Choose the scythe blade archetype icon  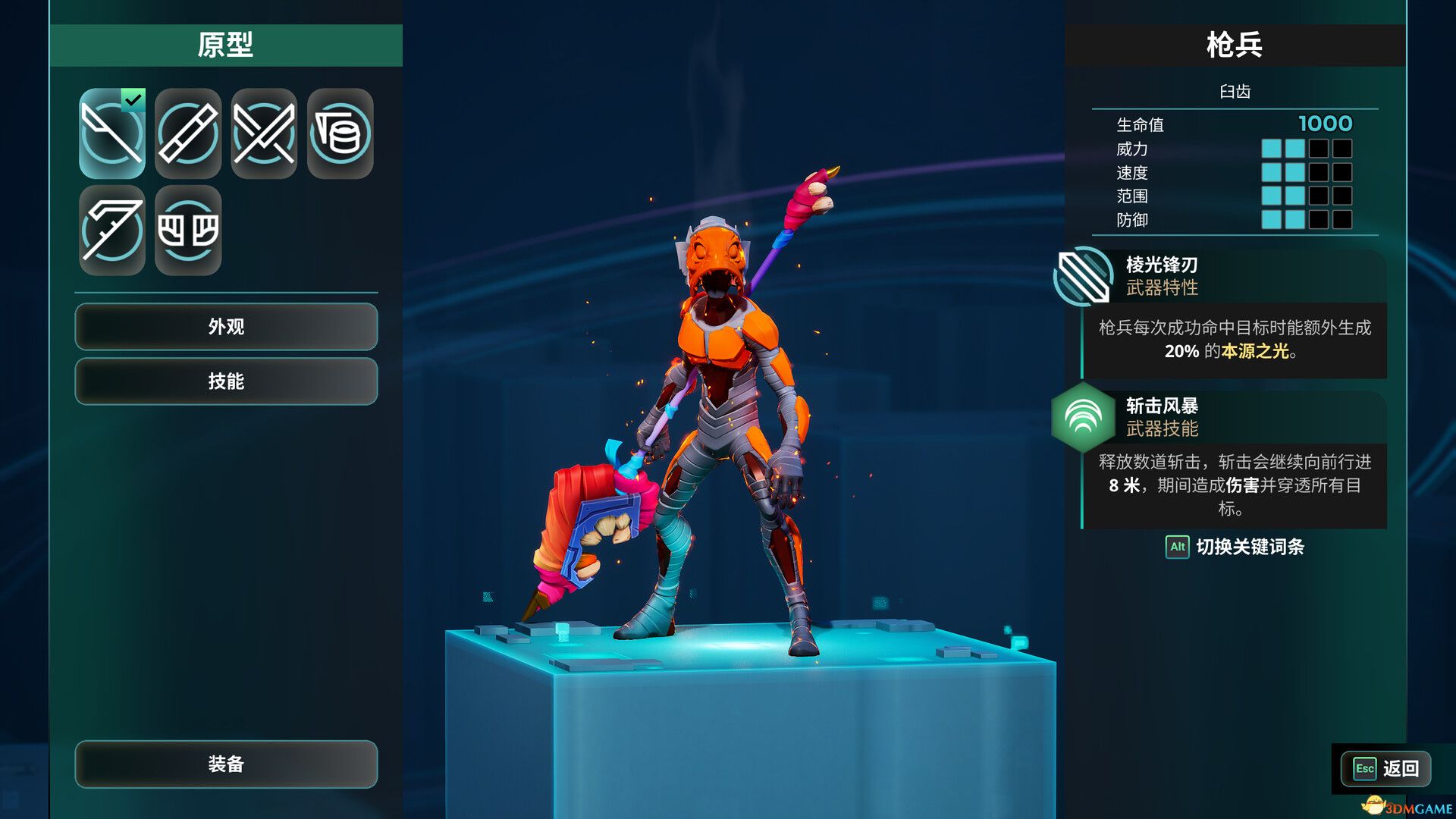pos(112,230)
